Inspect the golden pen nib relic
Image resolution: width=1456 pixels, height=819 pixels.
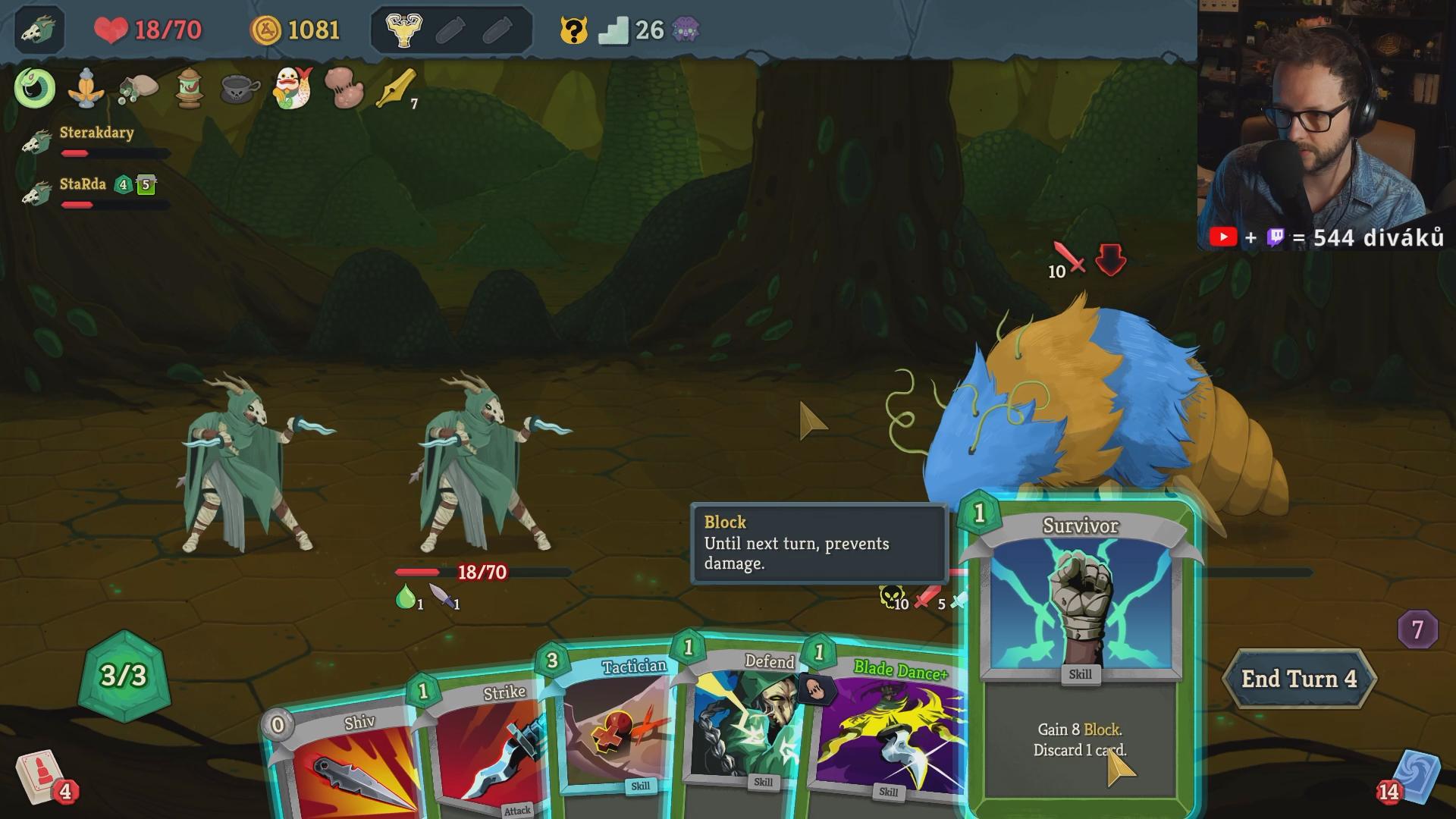(396, 88)
